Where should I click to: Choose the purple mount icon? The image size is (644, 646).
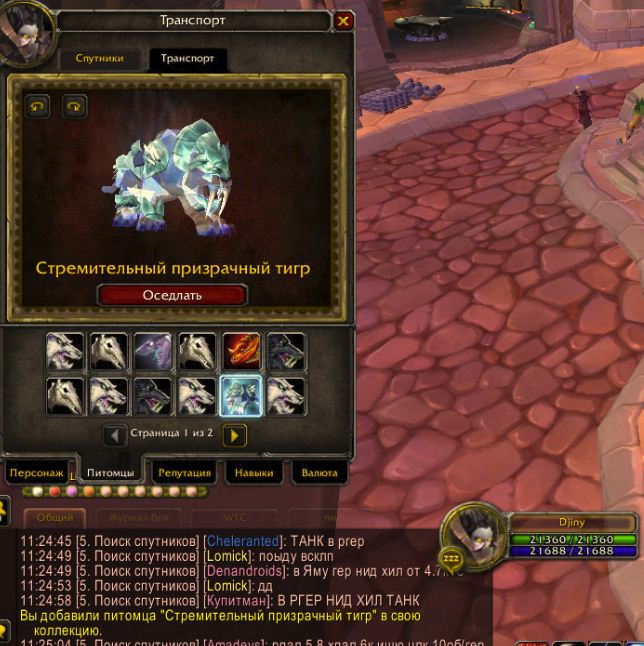[x=153, y=352]
